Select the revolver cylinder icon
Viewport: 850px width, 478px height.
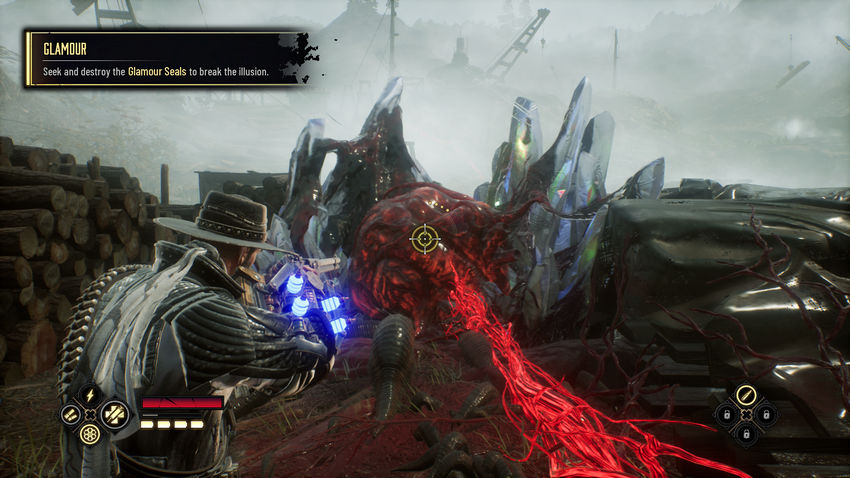[x=91, y=434]
